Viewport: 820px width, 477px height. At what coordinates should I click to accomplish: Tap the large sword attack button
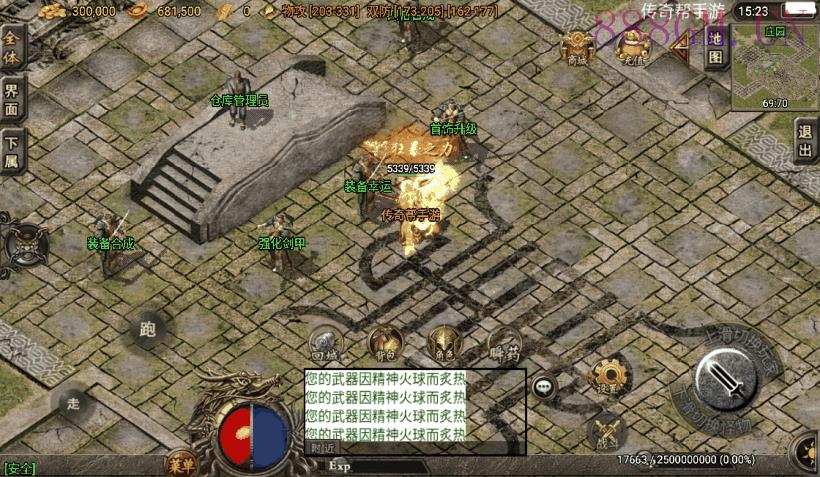(x=726, y=380)
